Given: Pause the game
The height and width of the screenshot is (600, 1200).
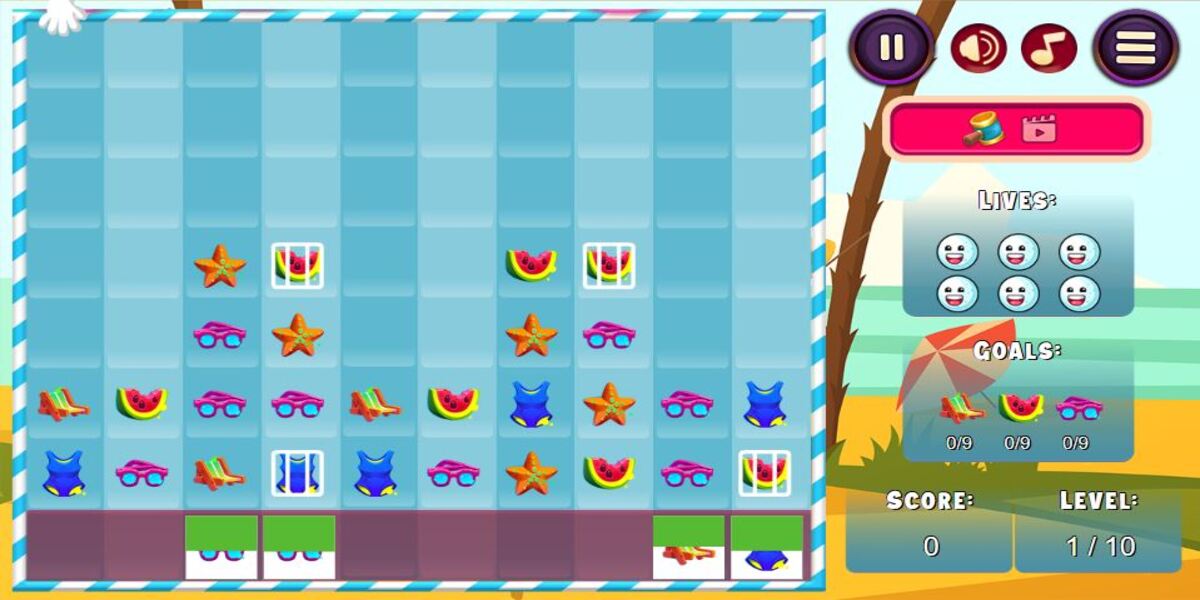Looking at the screenshot, I should [892, 47].
